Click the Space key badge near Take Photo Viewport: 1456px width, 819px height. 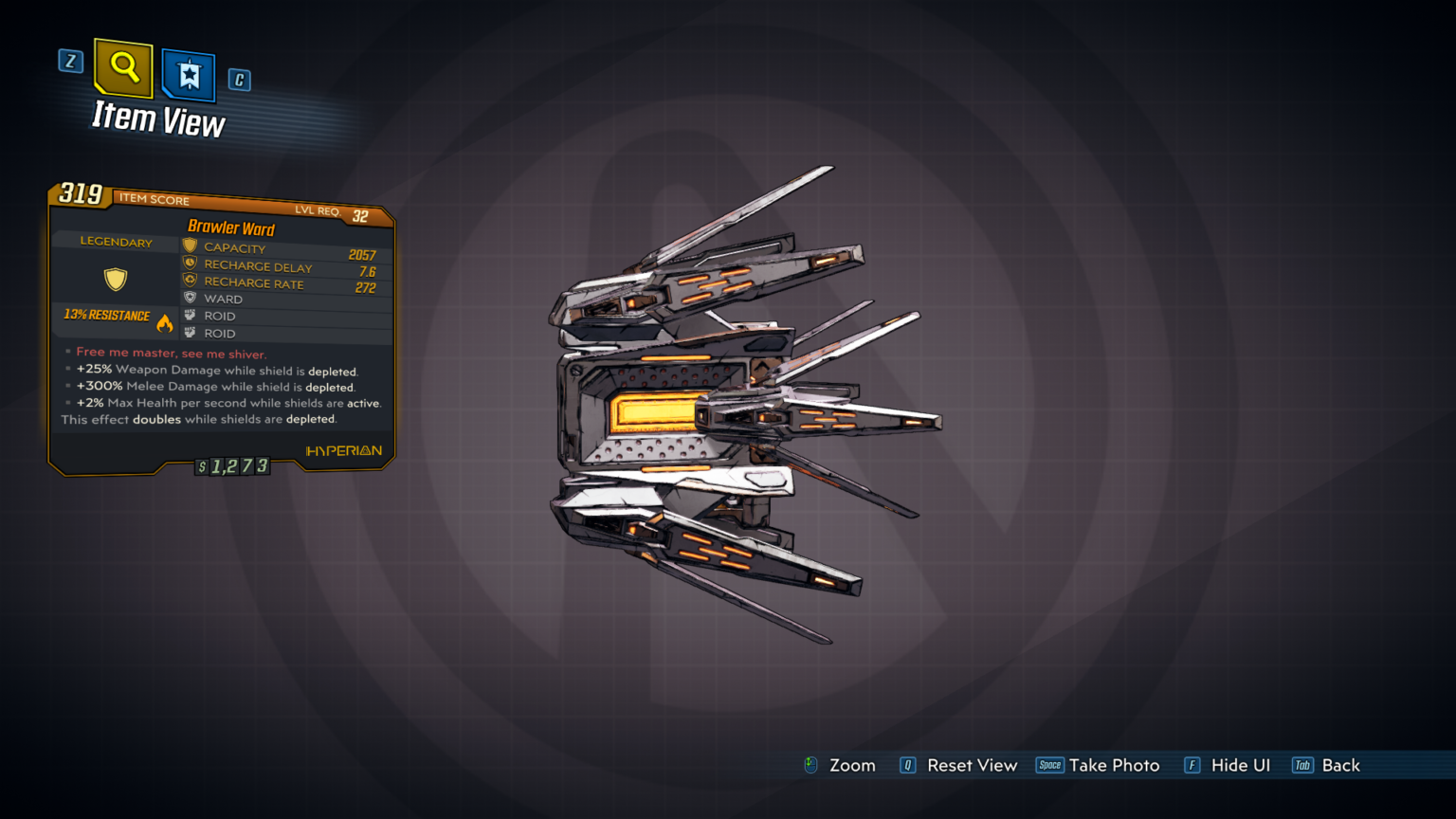(x=1050, y=764)
